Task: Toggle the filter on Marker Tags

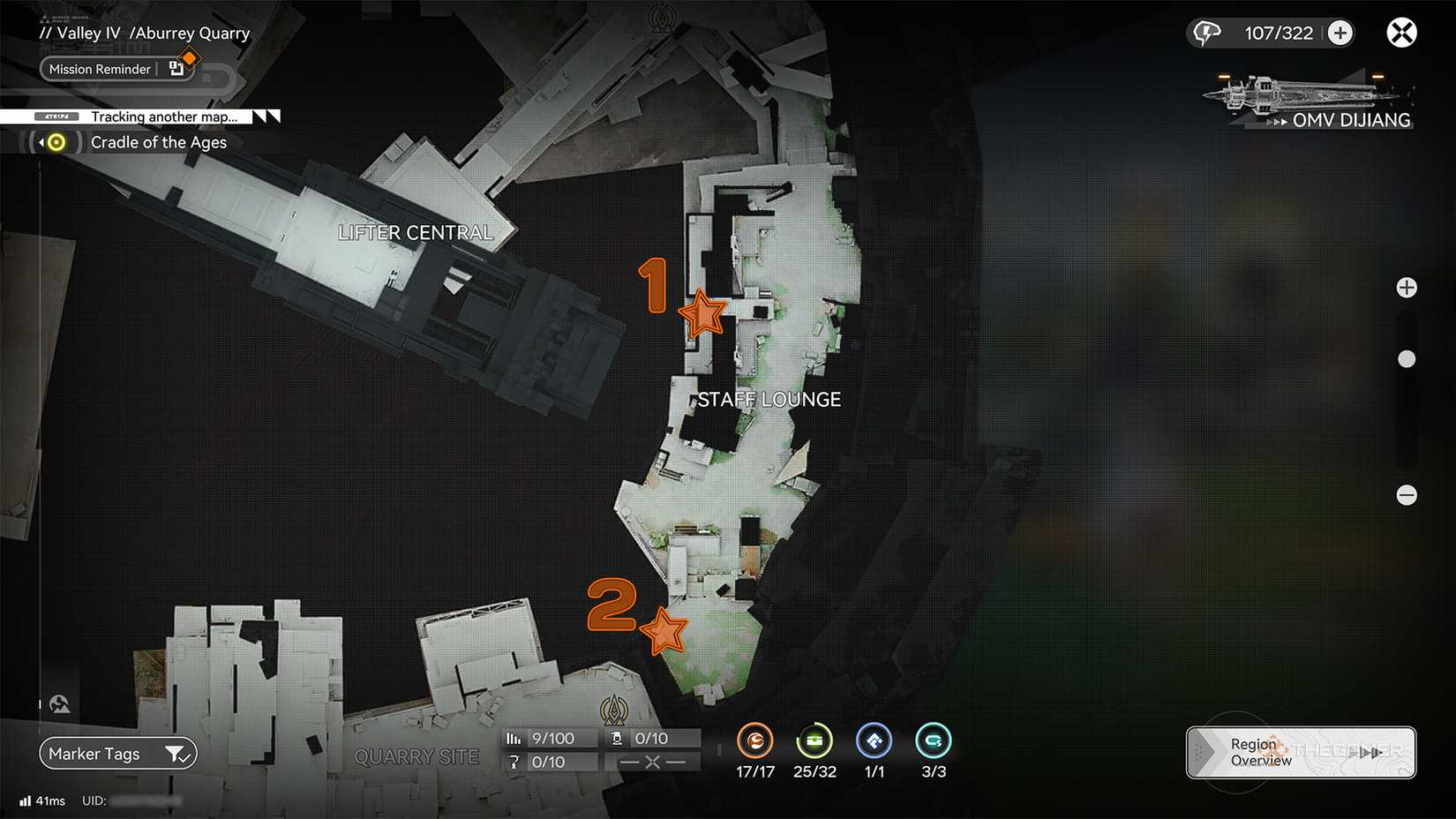Action: [x=180, y=754]
